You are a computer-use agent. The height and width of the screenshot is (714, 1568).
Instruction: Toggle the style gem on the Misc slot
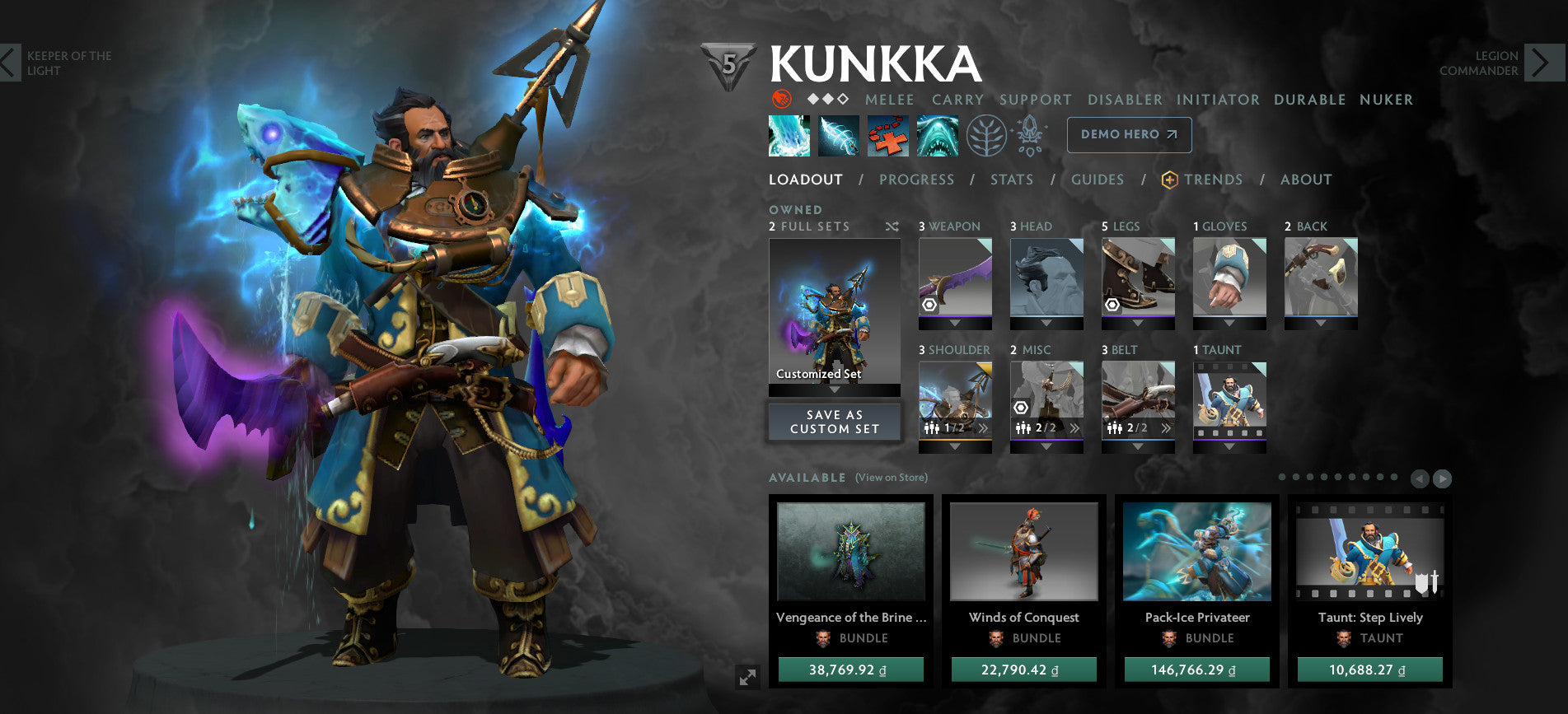click(1021, 408)
